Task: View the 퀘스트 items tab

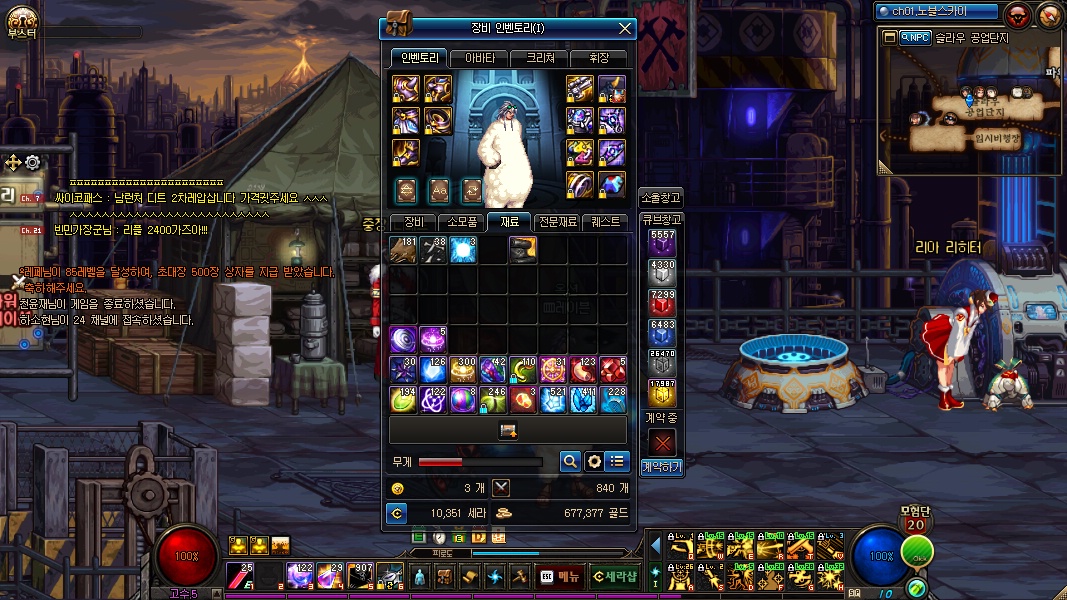Action: click(x=605, y=222)
